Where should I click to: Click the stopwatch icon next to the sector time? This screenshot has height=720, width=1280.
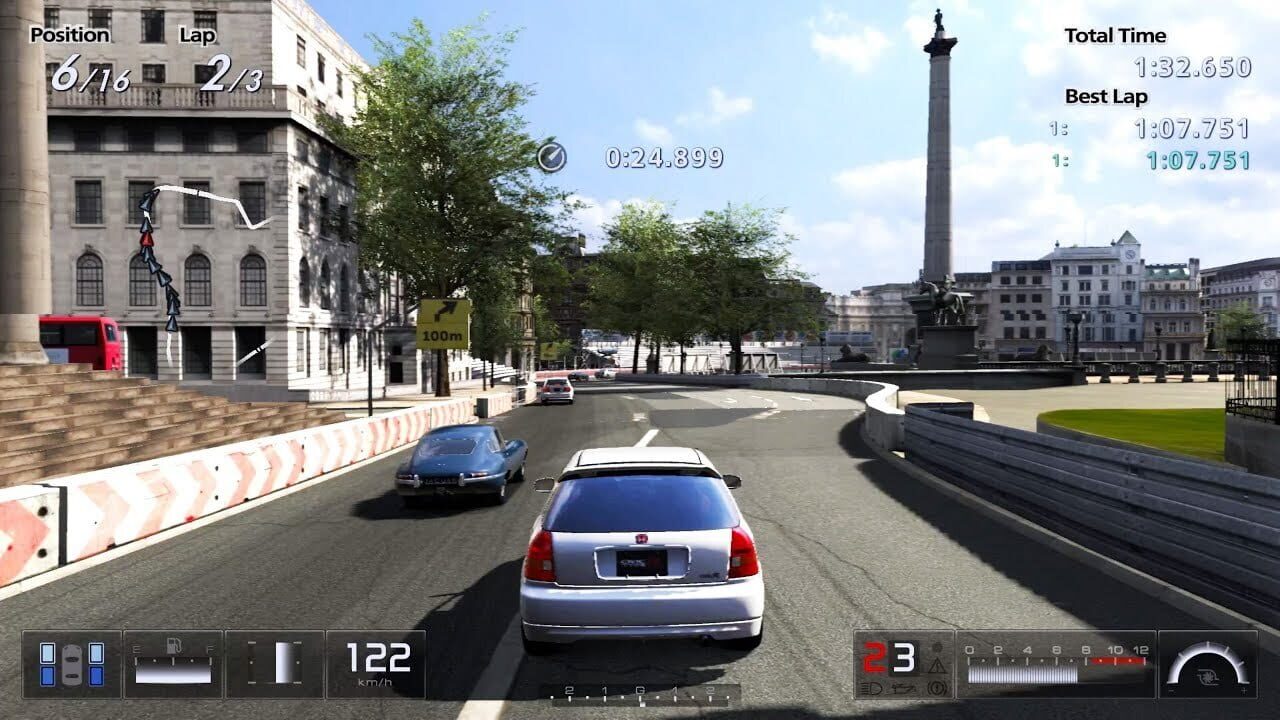(x=551, y=156)
